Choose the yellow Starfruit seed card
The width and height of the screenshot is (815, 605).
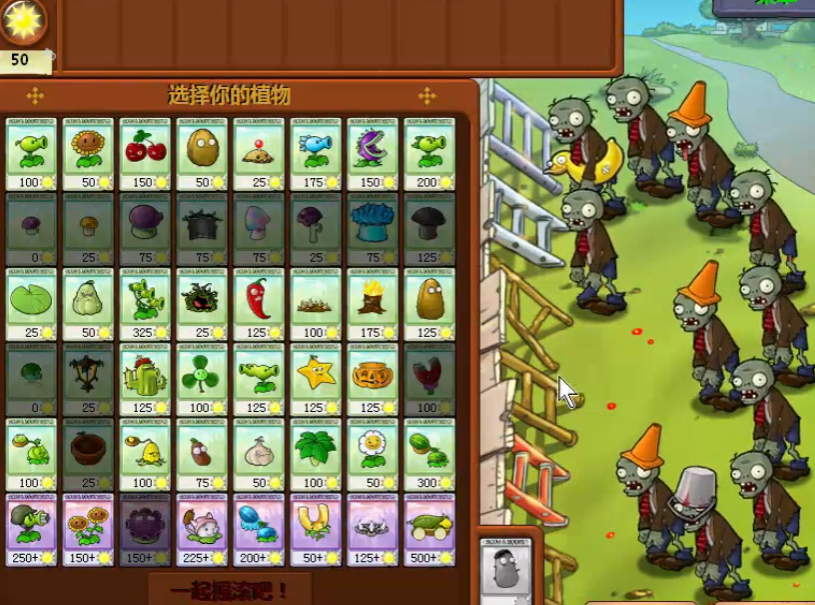pyautogui.click(x=316, y=379)
